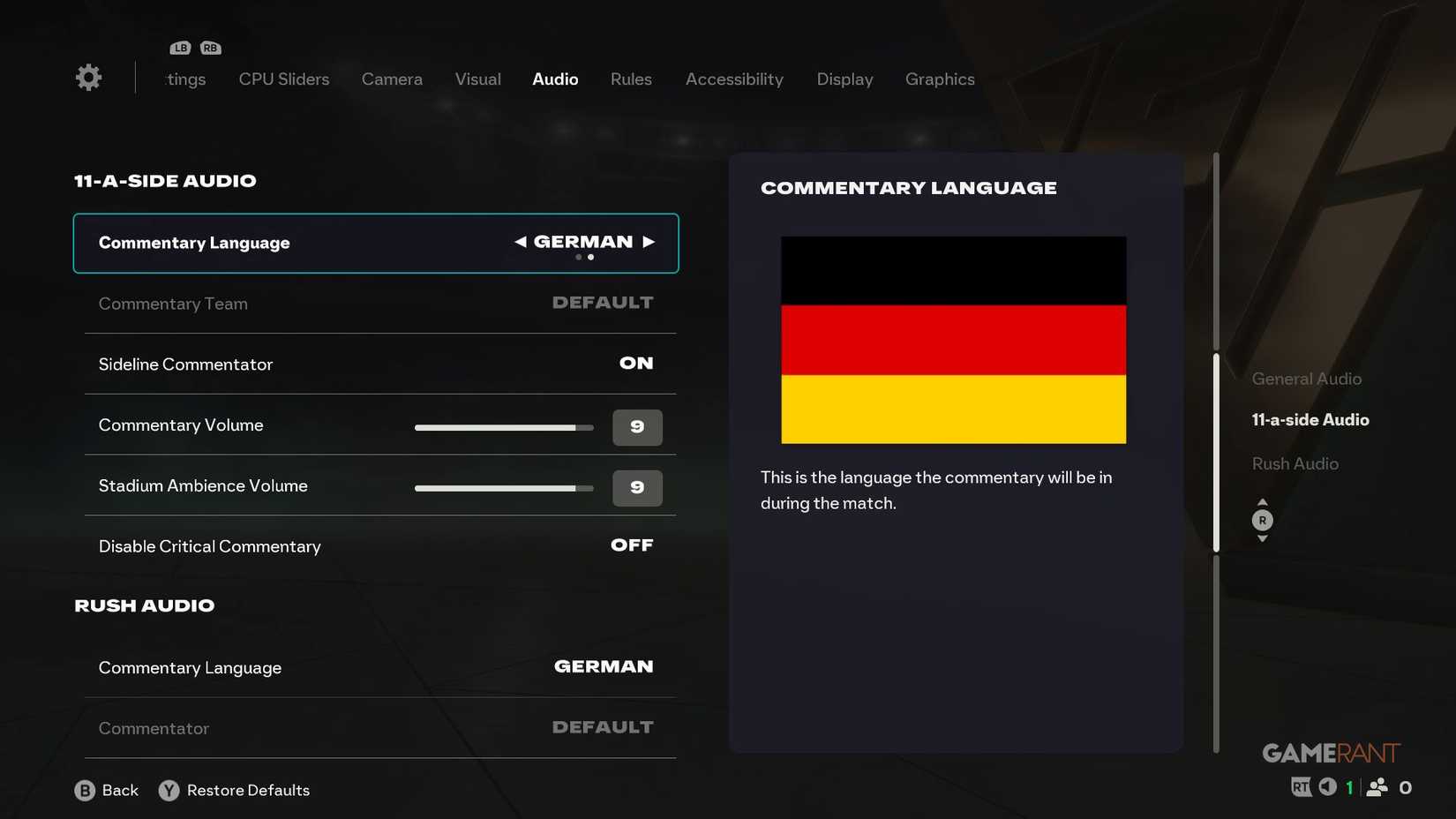Click the RT trigger icon in status bar
The image size is (1456, 819).
1302,786
